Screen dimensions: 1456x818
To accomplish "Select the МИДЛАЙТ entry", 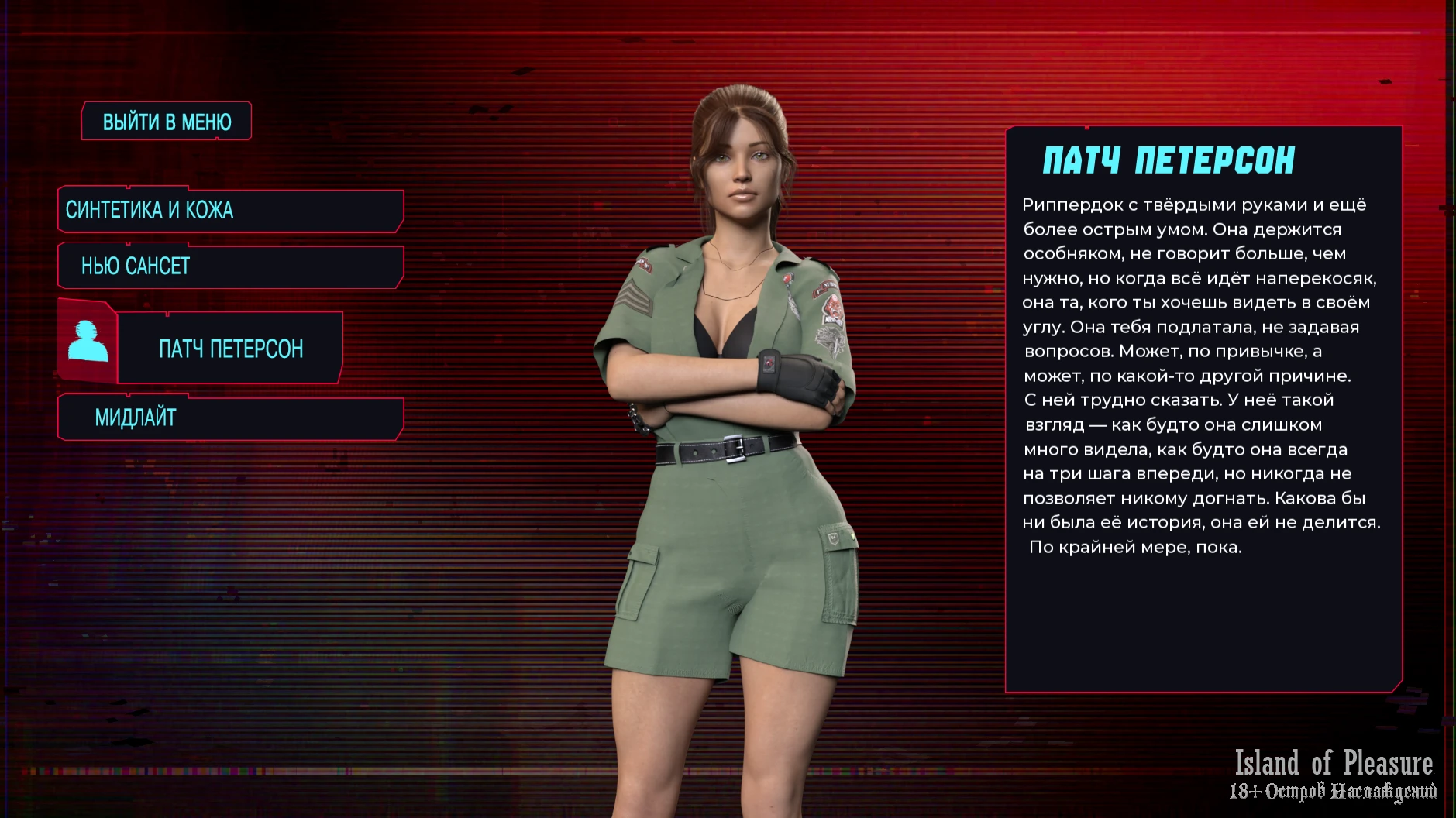I will [230, 418].
